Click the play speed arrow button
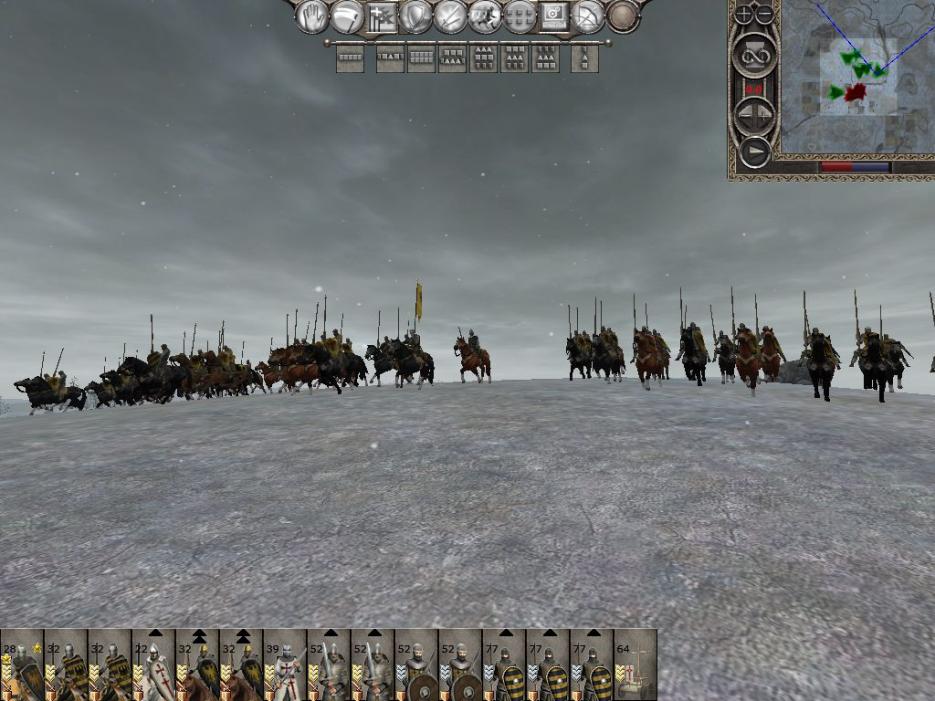Image resolution: width=935 pixels, height=701 pixels. coord(755,152)
